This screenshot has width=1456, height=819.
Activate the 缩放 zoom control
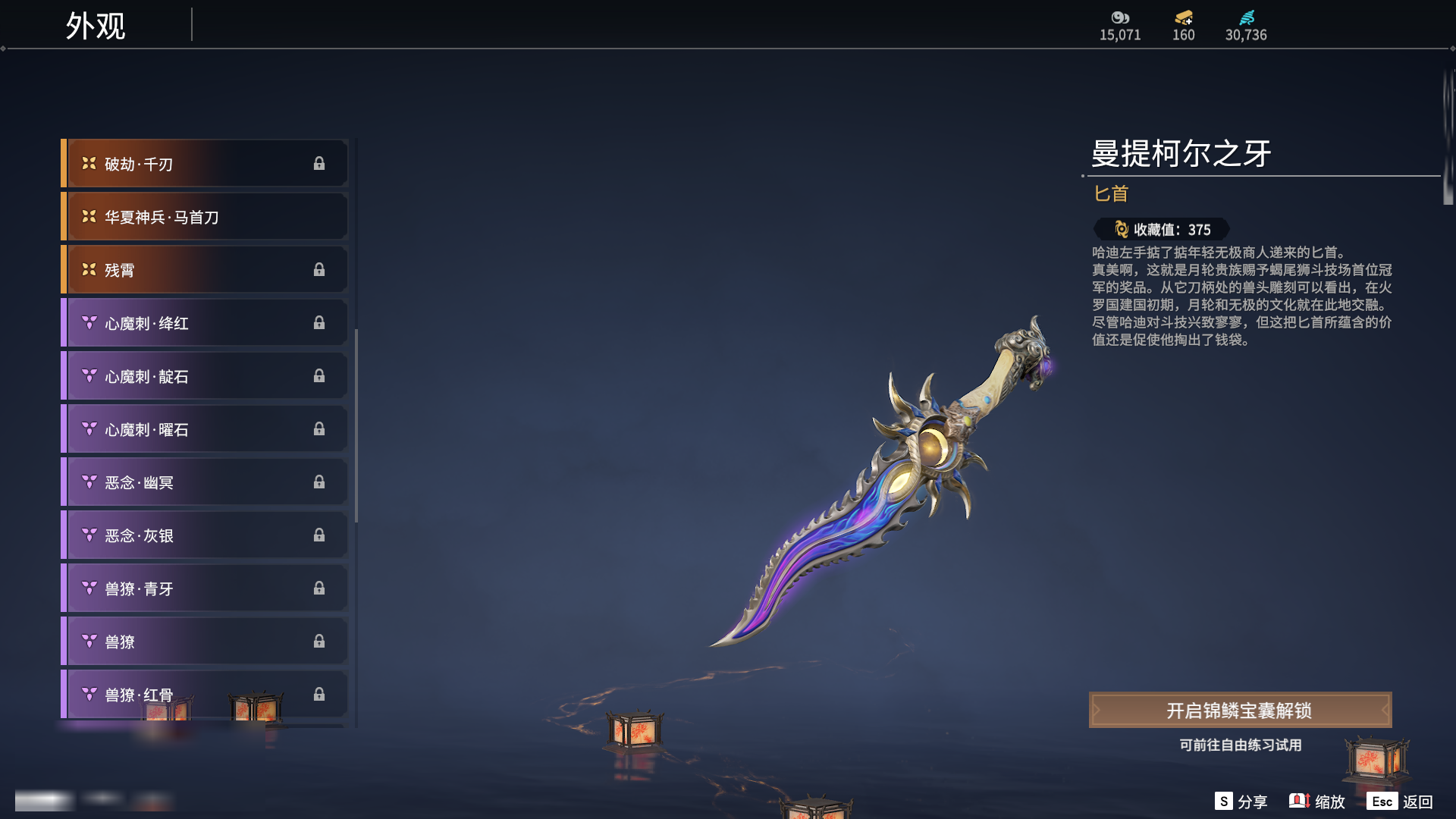pos(1317,802)
